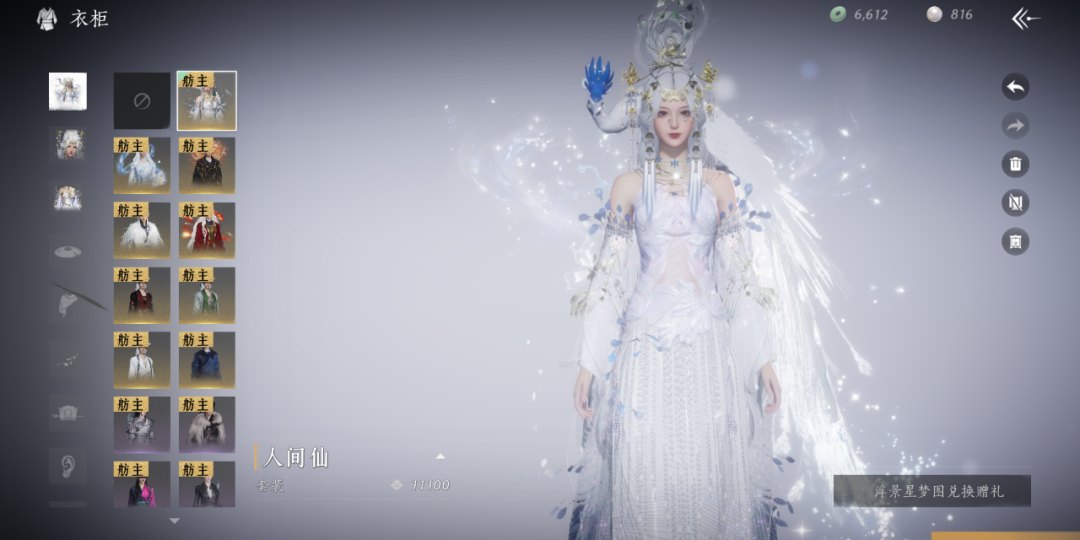Open the hat category tab
1080x540 pixels.
point(68,249)
